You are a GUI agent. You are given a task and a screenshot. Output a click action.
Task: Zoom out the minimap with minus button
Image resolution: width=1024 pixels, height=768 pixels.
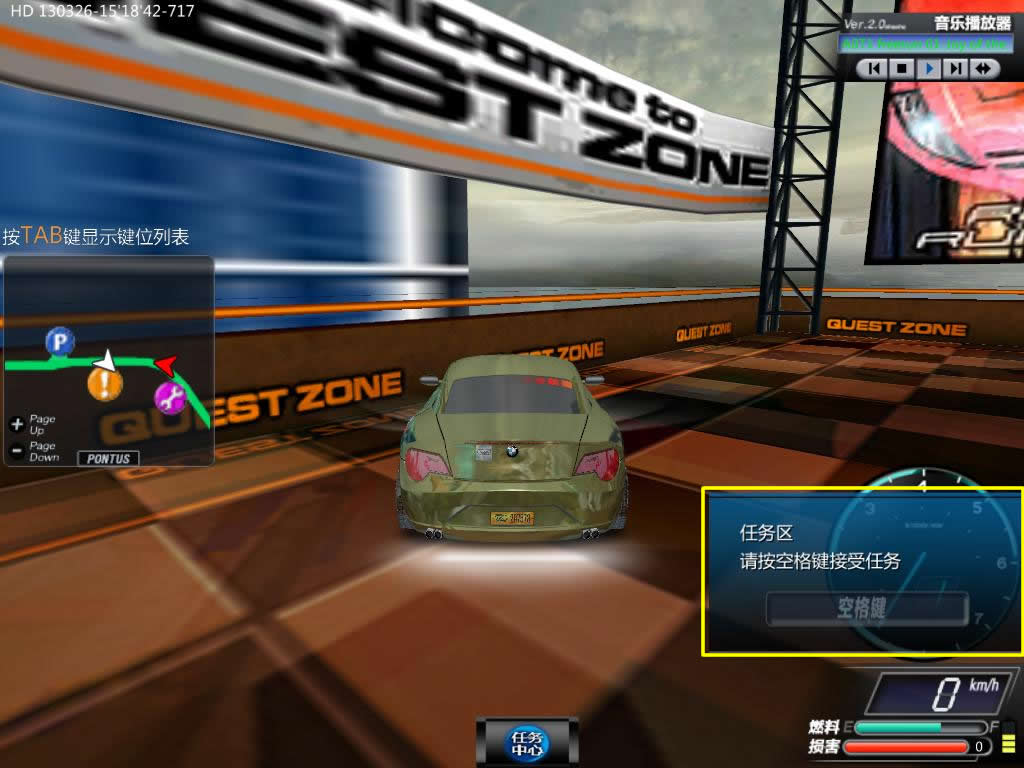tap(16, 451)
